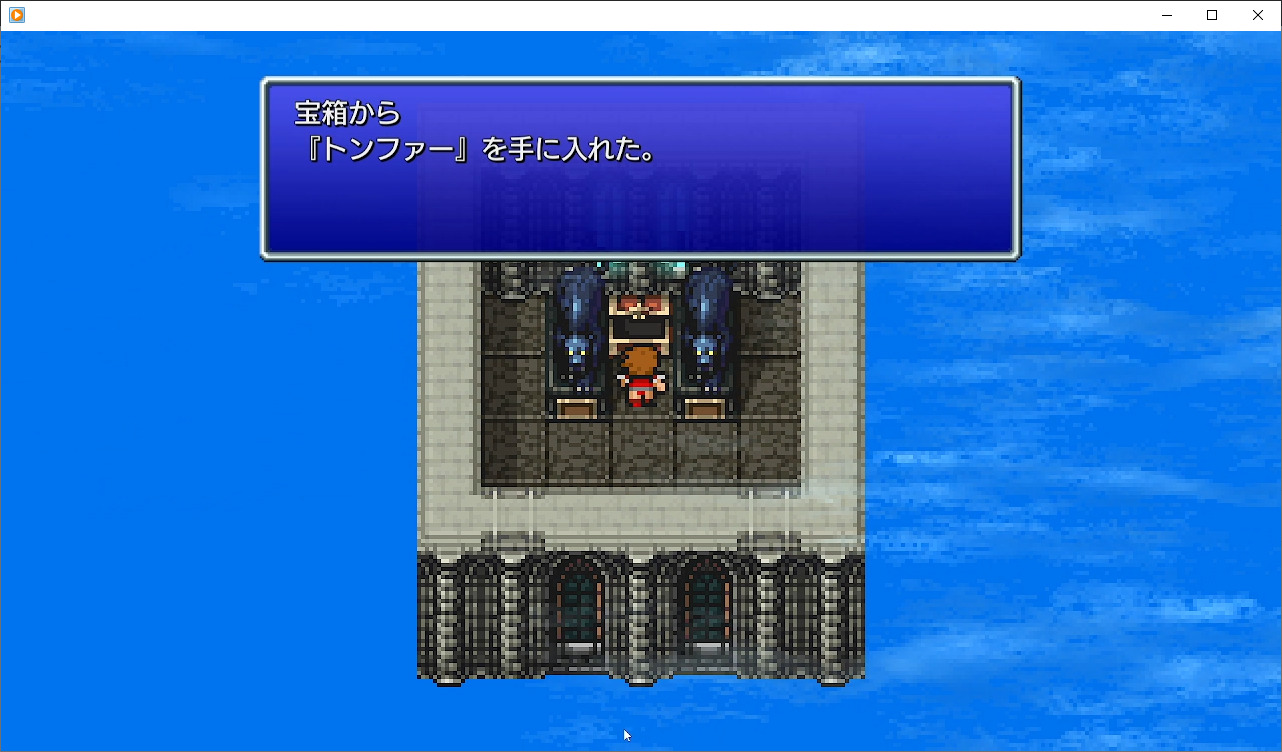Click the orange play icon in the title bar
Viewport: 1282px width, 752px height.
[x=14, y=14]
